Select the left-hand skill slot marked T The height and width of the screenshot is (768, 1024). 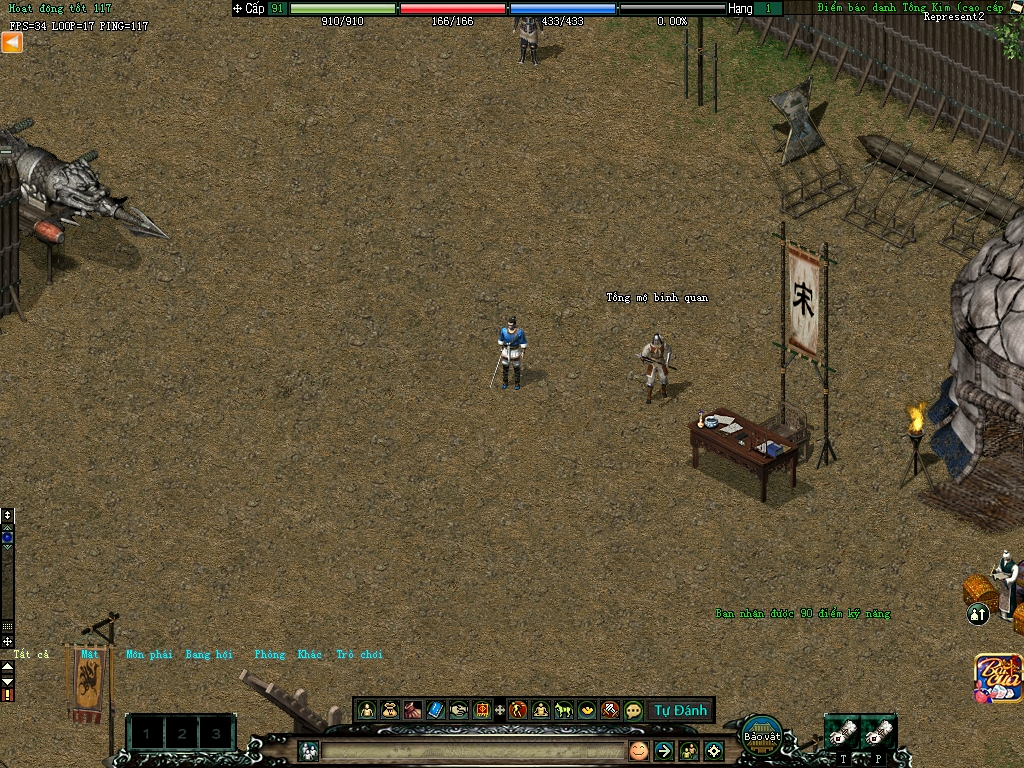click(x=842, y=732)
